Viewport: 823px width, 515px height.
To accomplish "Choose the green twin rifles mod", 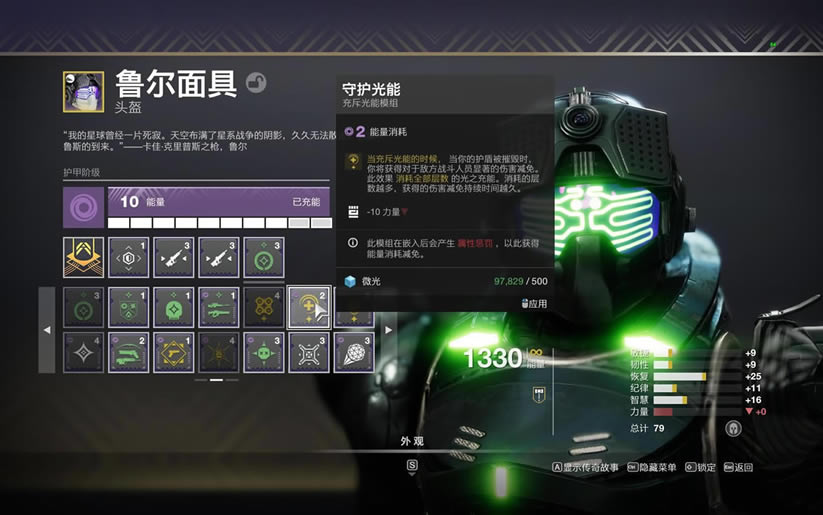I will (219, 307).
